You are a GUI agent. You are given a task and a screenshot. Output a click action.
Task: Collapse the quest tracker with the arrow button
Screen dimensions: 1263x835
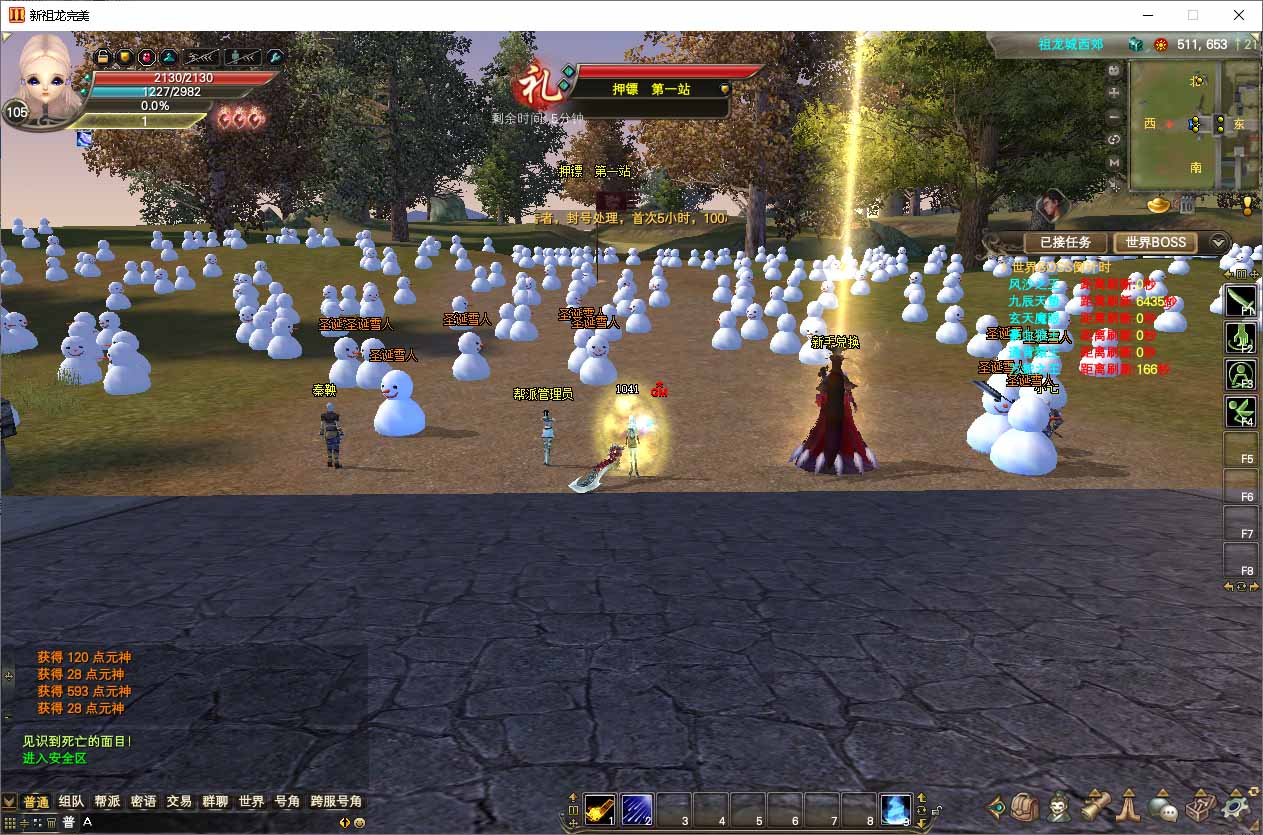tap(1218, 243)
